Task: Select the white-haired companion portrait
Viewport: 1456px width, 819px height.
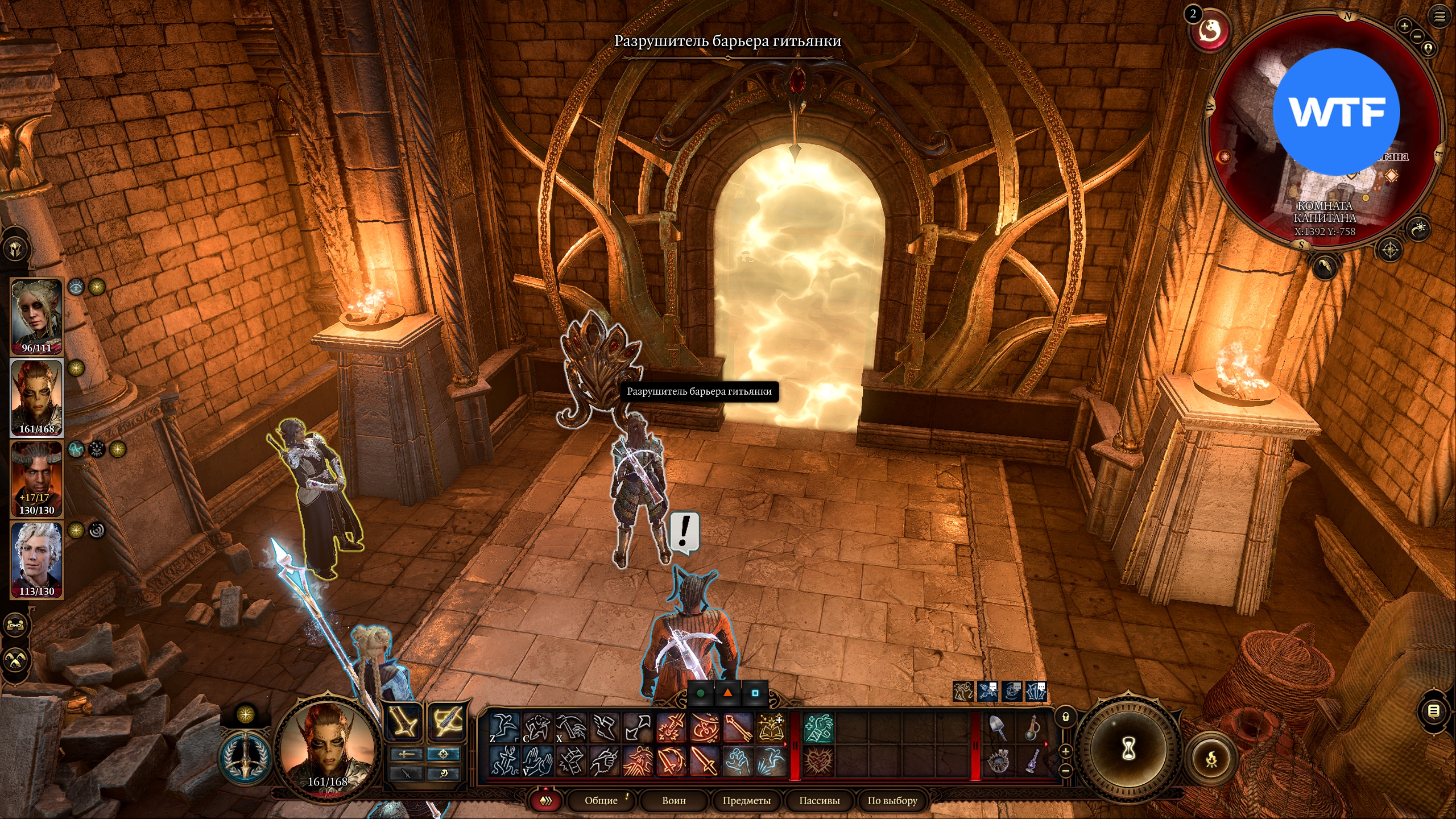Action: [x=37, y=560]
